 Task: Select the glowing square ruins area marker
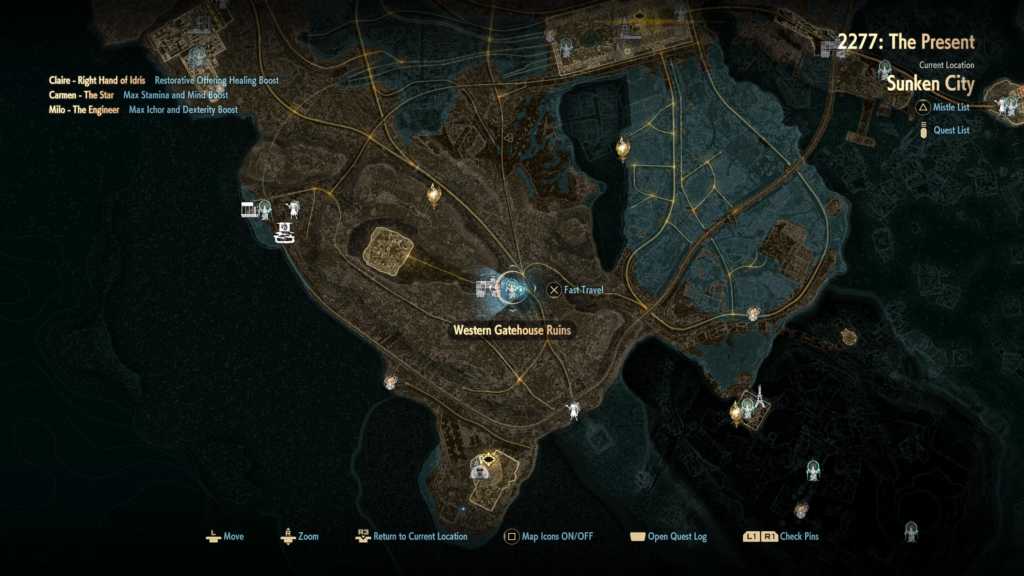pos(390,248)
